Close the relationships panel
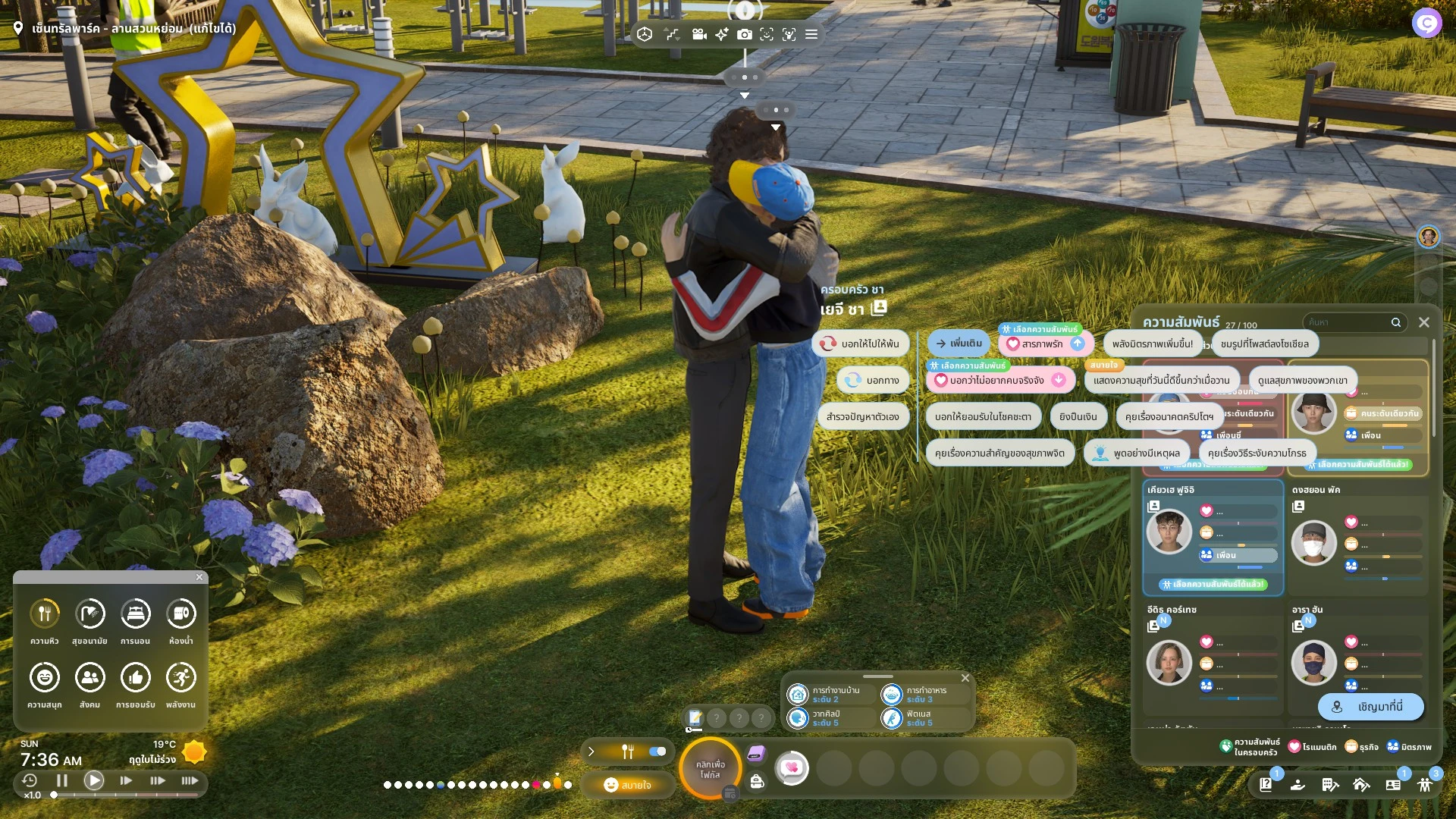Screen dimensions: 1456x819 (1424, 322)
